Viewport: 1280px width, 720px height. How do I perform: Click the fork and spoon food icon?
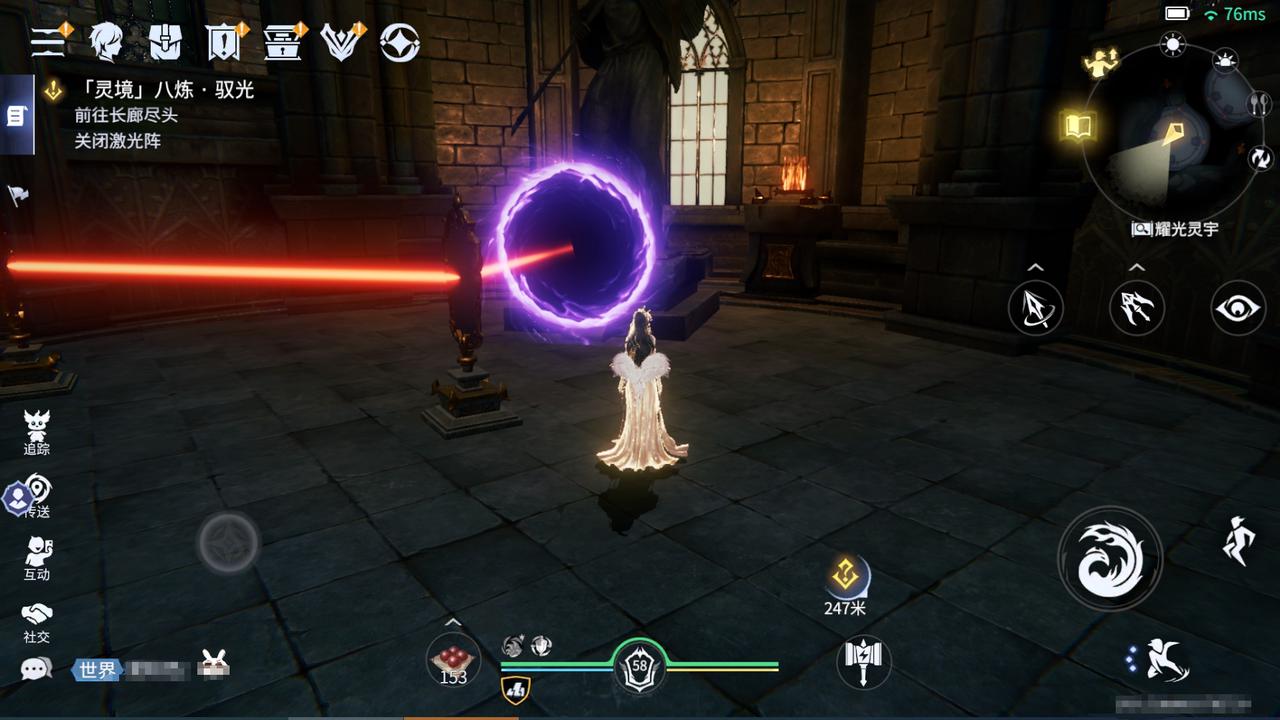[x=1258, y=103]
